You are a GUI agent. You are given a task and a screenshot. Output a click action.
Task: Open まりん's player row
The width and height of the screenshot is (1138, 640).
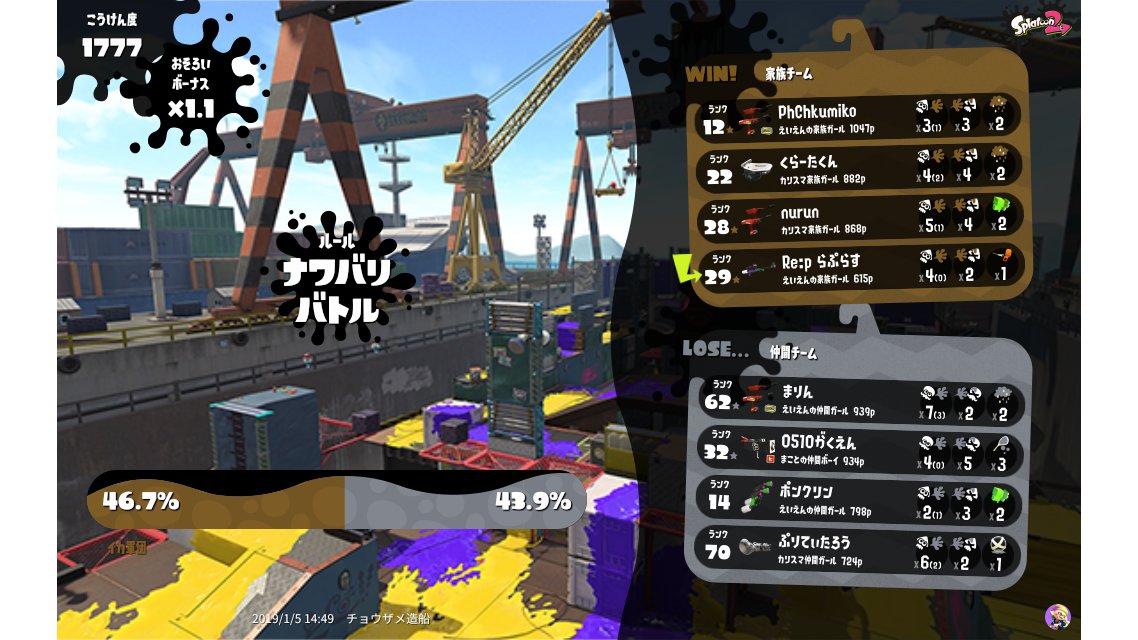click(x=858, y=399)
